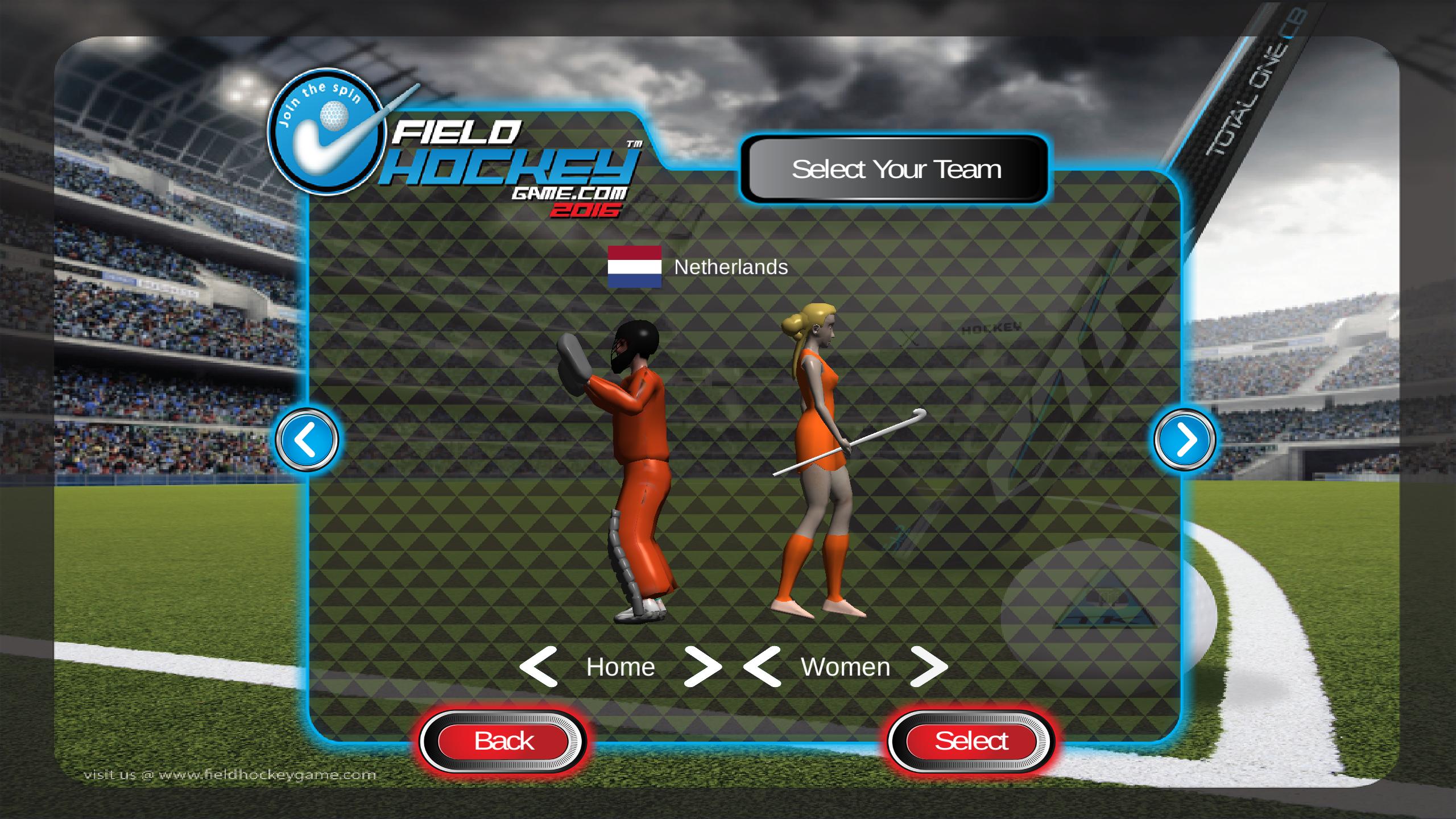Screen dimensions: 1456x819
Task: Click the left arrow beside Women
Action: pos(762,667)
